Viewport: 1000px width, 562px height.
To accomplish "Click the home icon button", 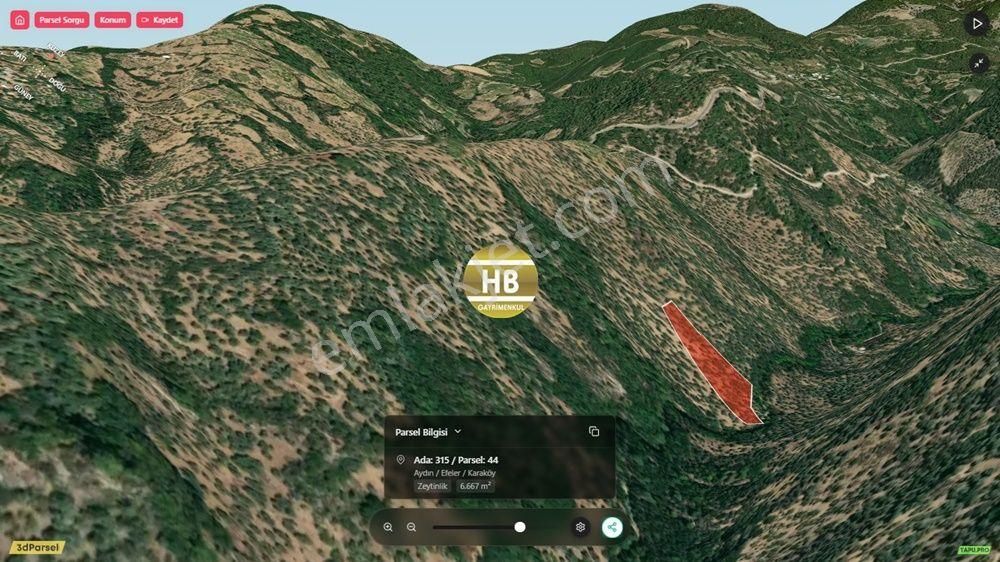I will [20, 20].
